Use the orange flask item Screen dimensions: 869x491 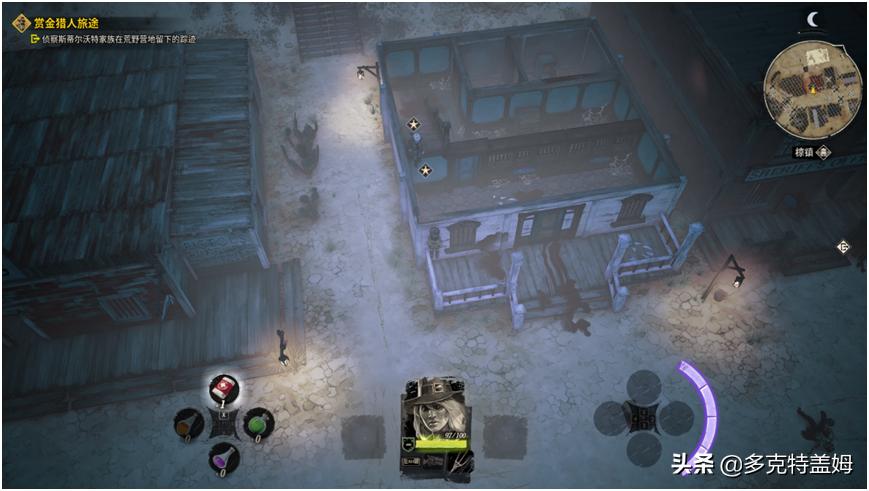[188, 424]
